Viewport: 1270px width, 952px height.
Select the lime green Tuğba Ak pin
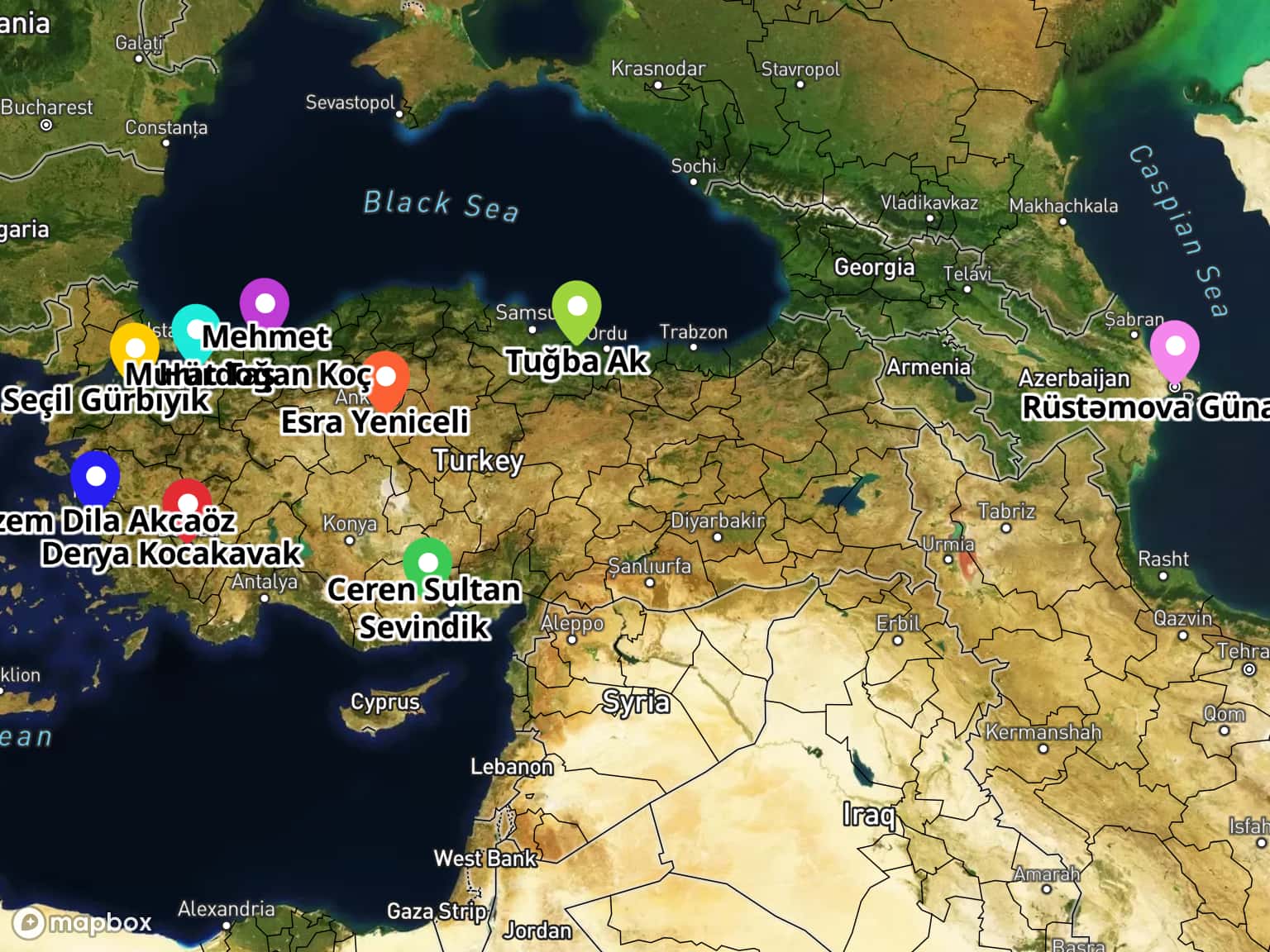coord(576,307)
